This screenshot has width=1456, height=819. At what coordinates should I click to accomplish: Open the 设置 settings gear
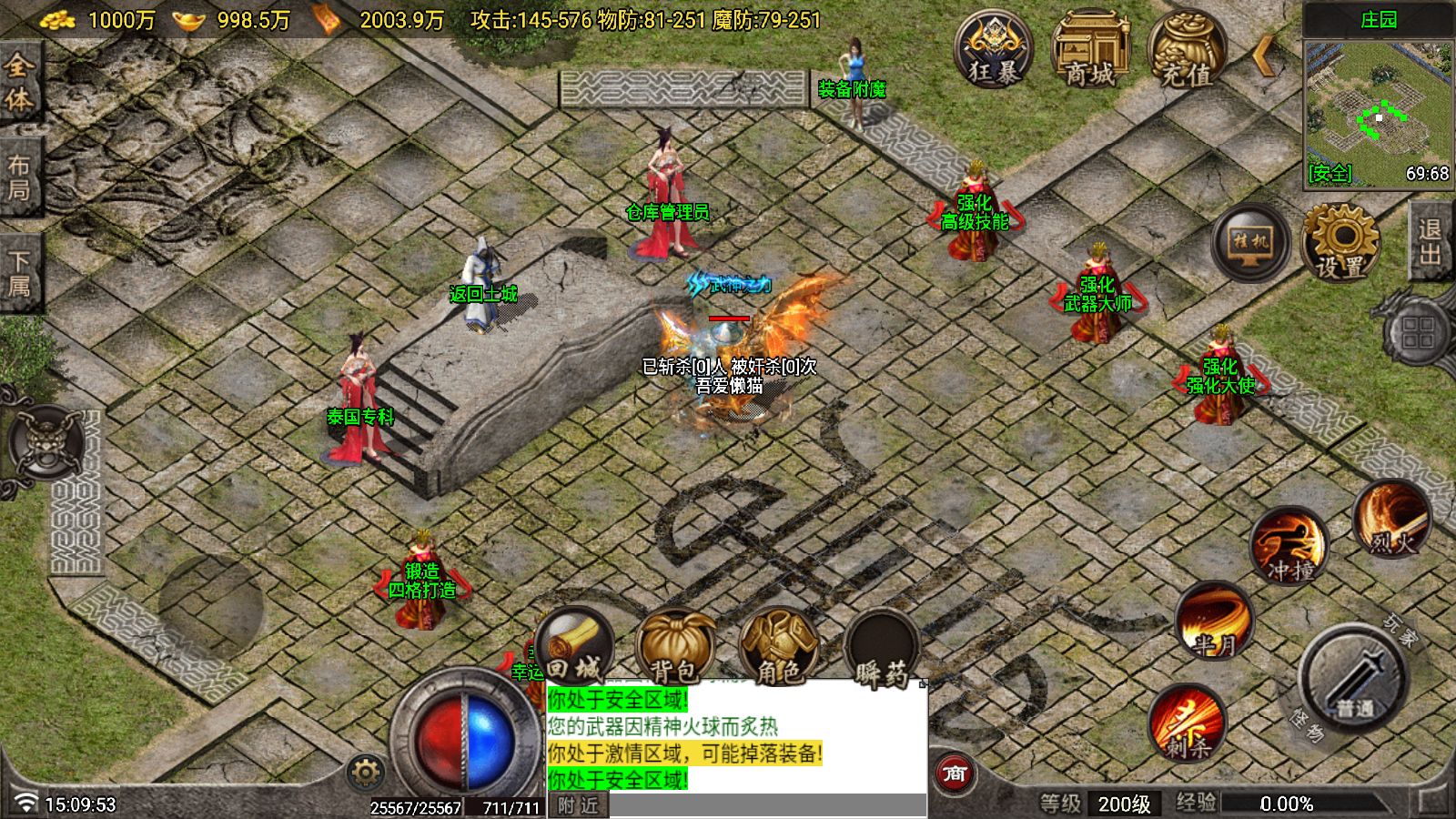click(x=1340, y=243)
